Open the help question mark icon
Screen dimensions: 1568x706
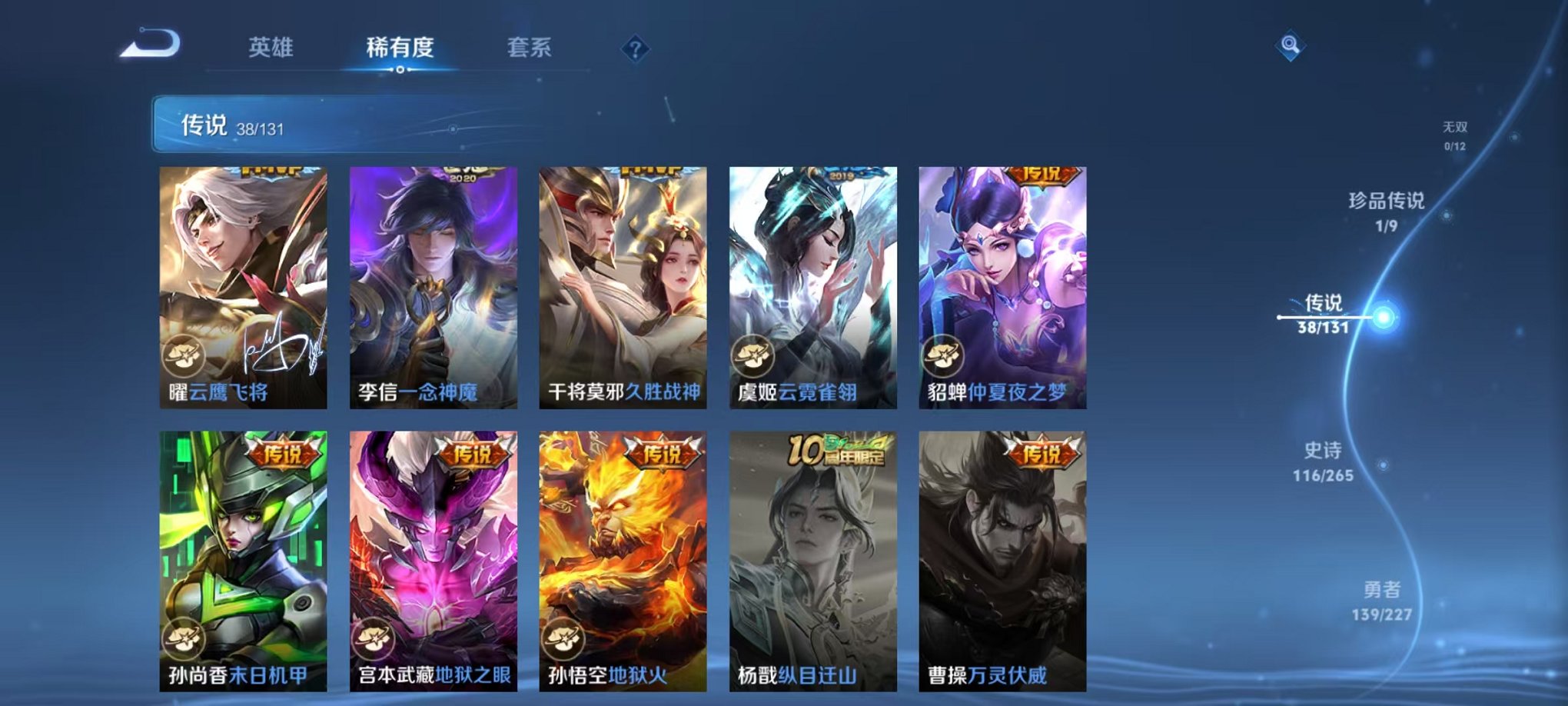(x=635, y=48)
